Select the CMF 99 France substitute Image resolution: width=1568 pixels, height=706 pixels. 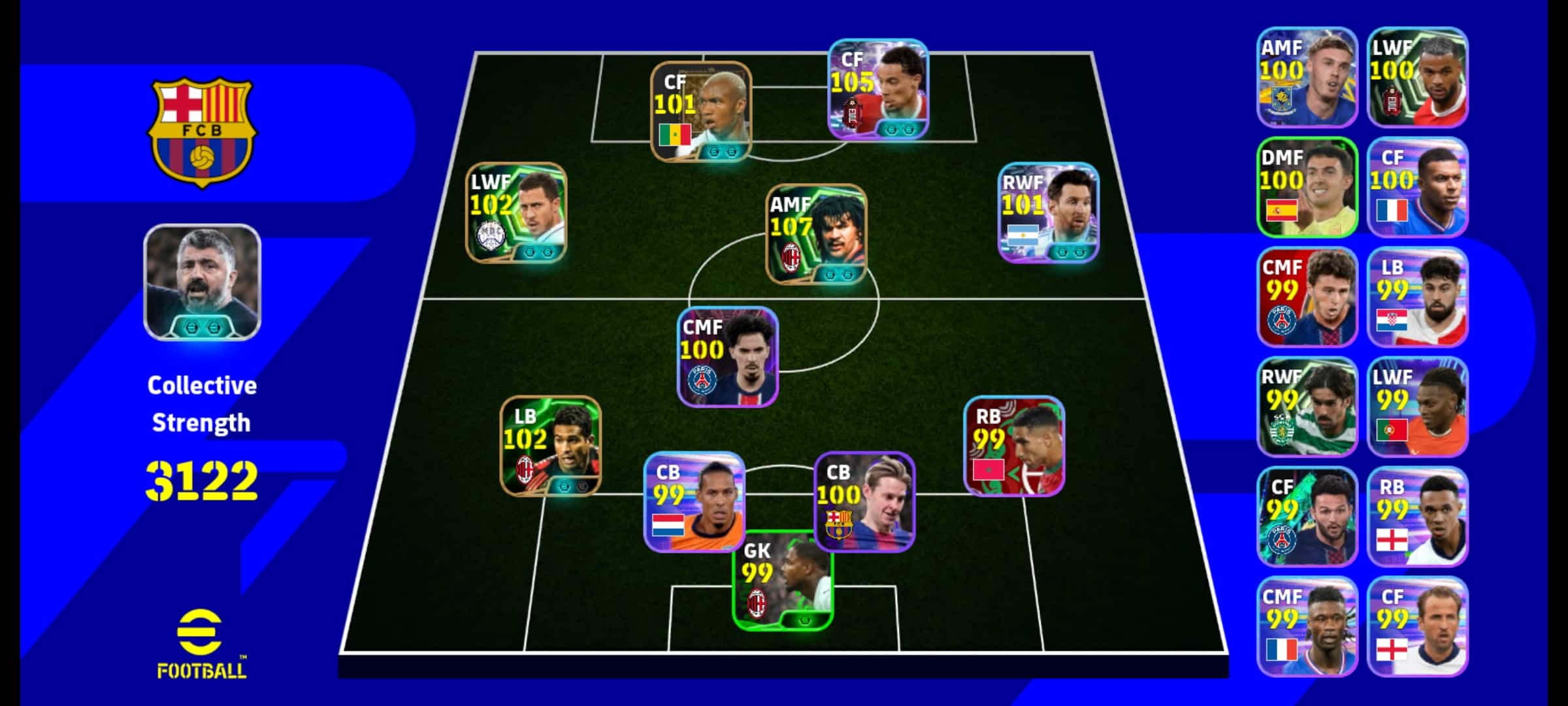pyautogui.click(x=1307, y=626)
